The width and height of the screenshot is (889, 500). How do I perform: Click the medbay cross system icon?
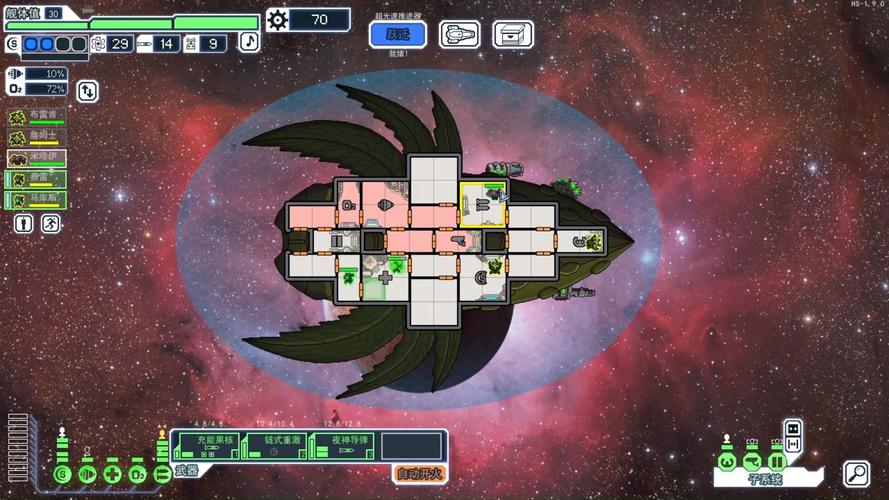click(x=112, y=473)
